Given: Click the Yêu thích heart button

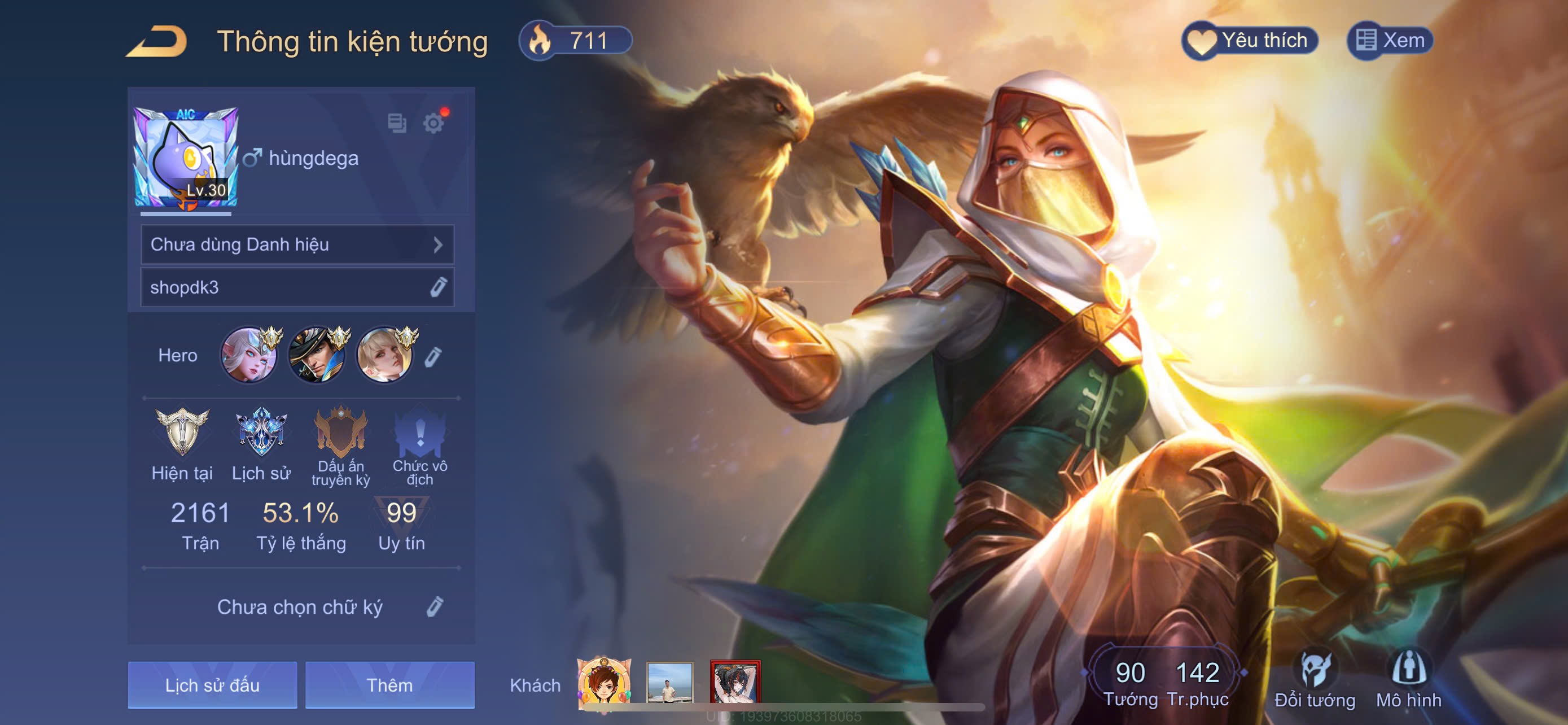Looking at the screenshot, I should (x=1250, y=41).
